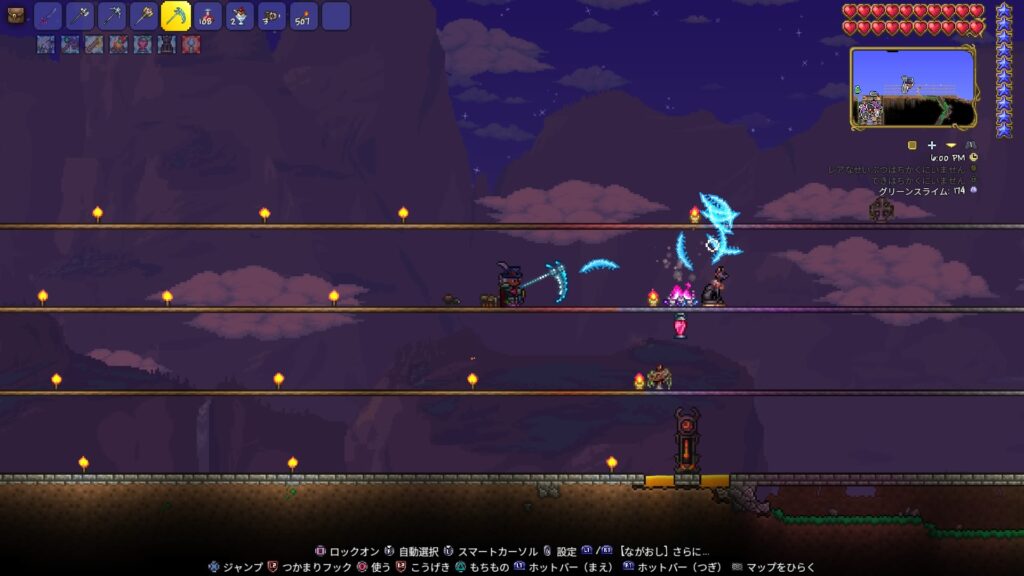Click the binoculars icon below the minimap
Image resolution: width=1024 pixels, height=576 pixels.
(x=970, y=144)
